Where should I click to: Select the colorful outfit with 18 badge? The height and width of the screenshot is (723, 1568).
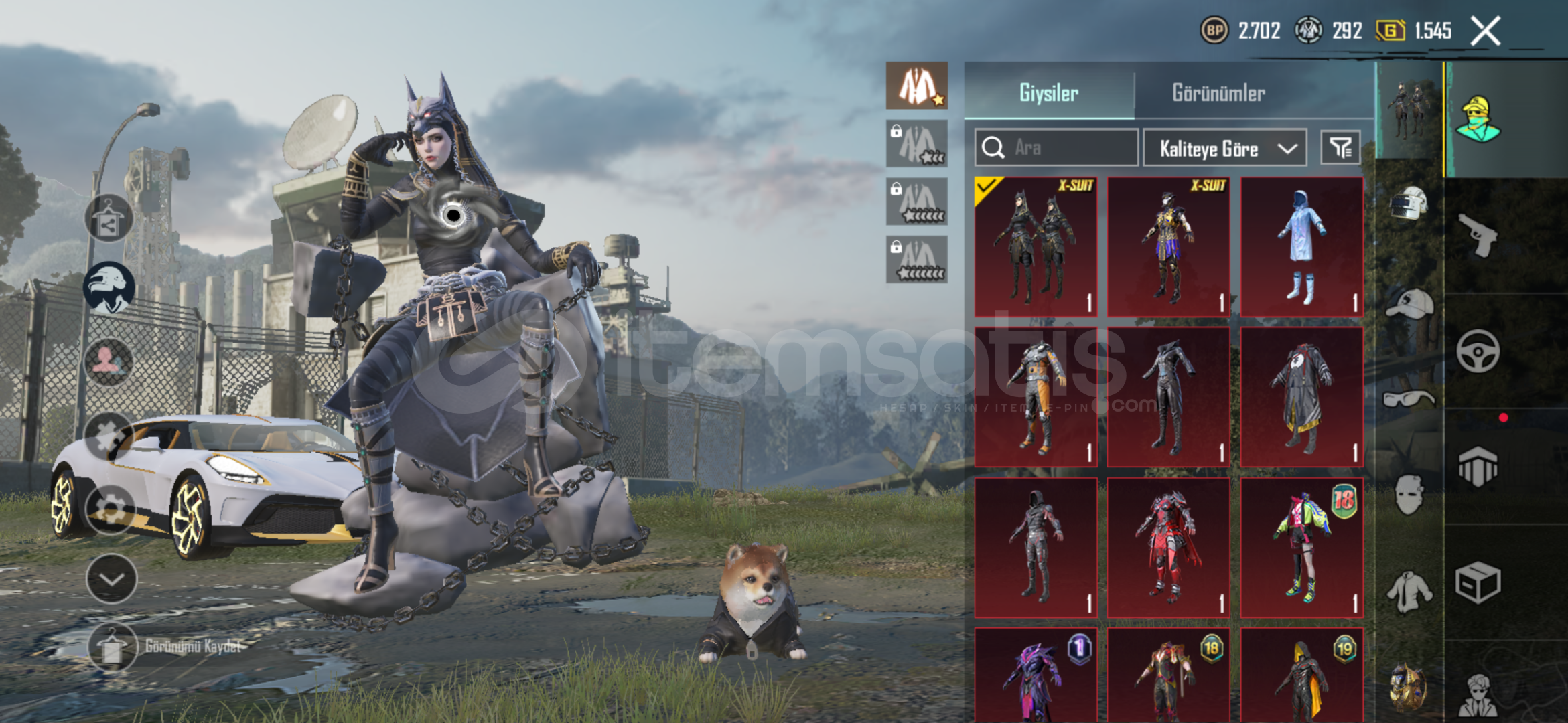1301,547
